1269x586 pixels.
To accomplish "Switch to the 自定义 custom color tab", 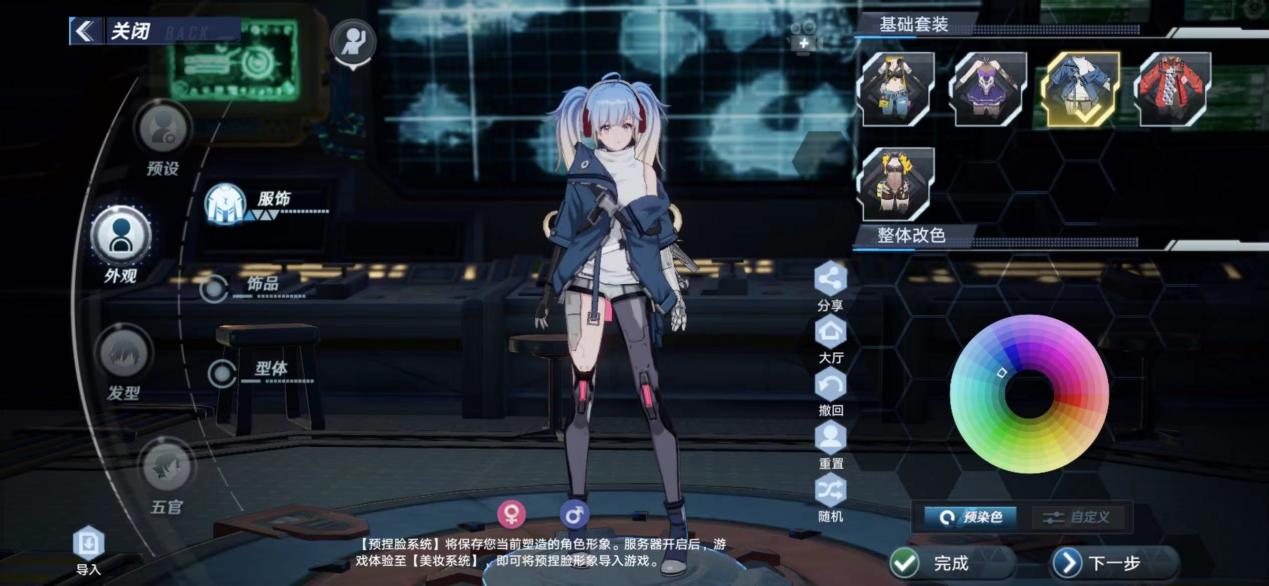I will (1082, 517).
